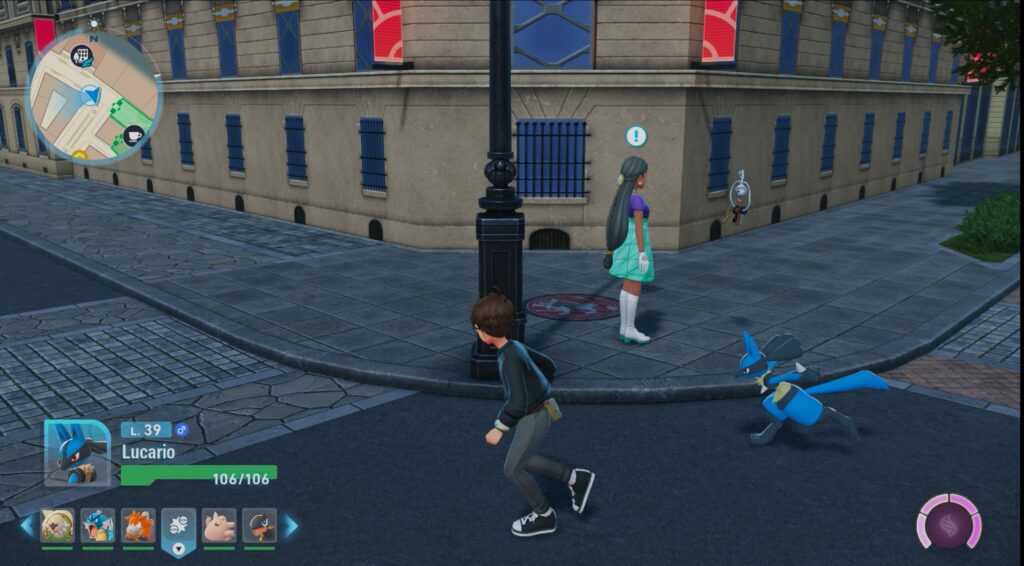Click the left arrow of party bar
1024x566 pixels.
coord(26,526)
